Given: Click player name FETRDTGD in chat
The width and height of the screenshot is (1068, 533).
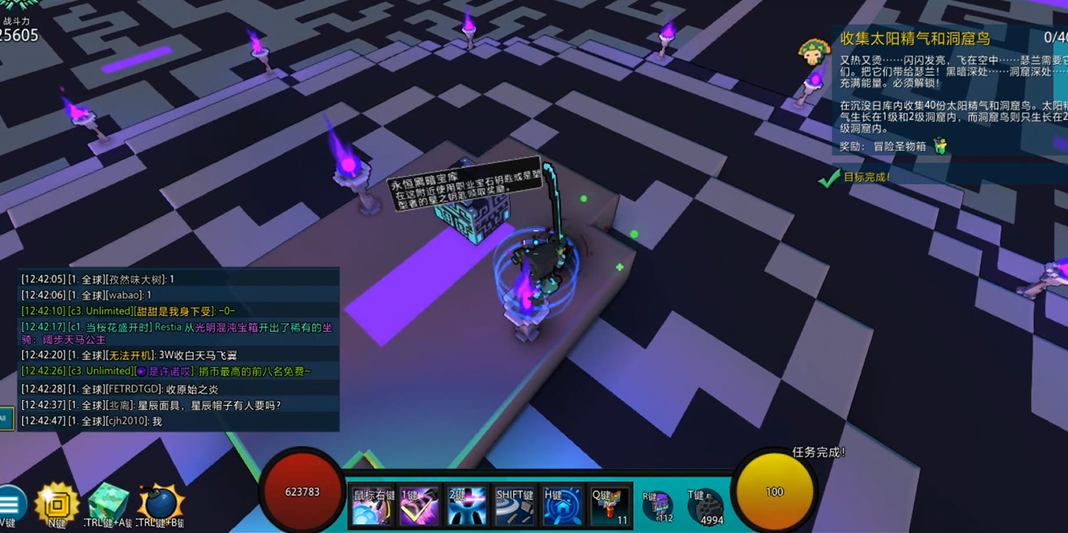Looking at the screenshot, I should point(135,388).
